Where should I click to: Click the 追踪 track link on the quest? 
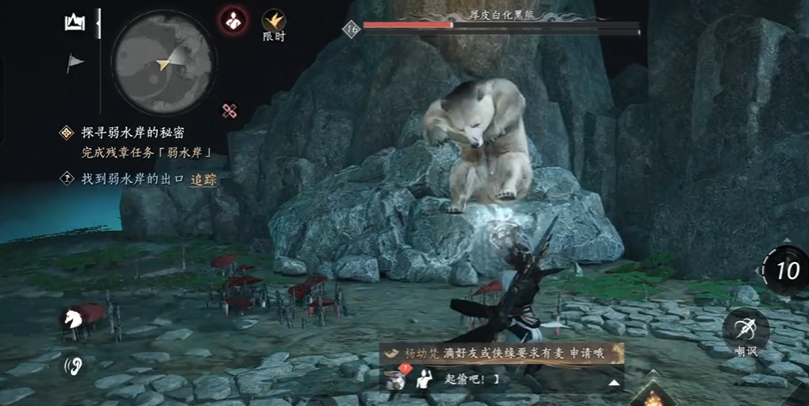click(x=205, y=179)
